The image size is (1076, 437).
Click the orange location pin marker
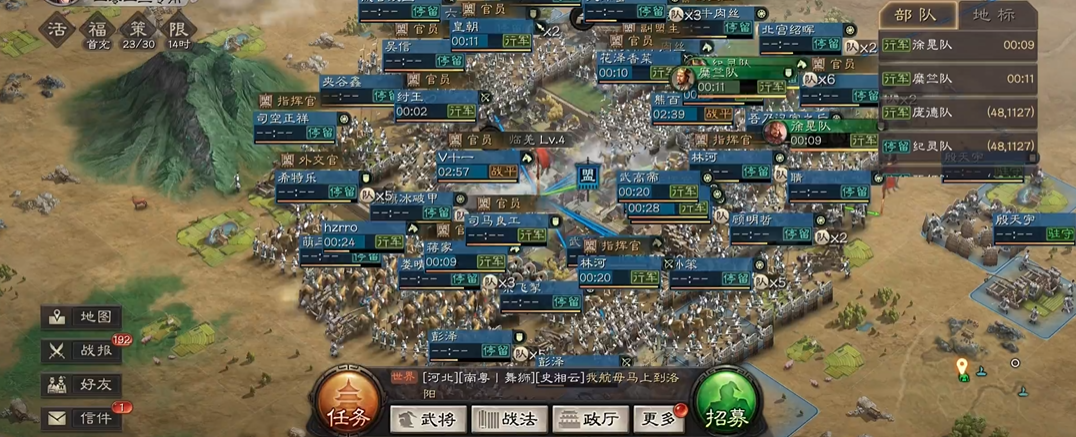click(x=962, y=367)
